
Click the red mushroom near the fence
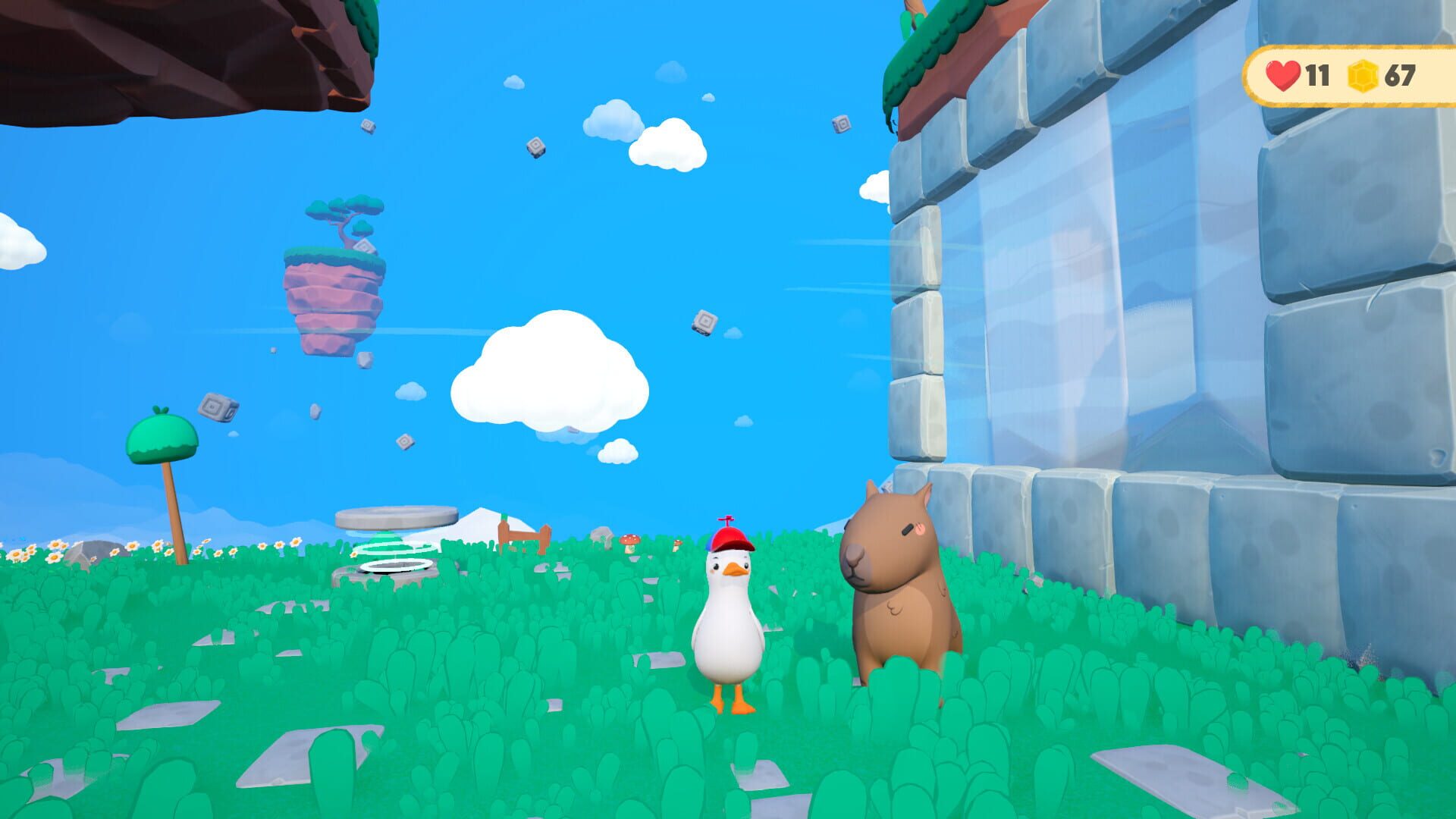tap(629, 540)
